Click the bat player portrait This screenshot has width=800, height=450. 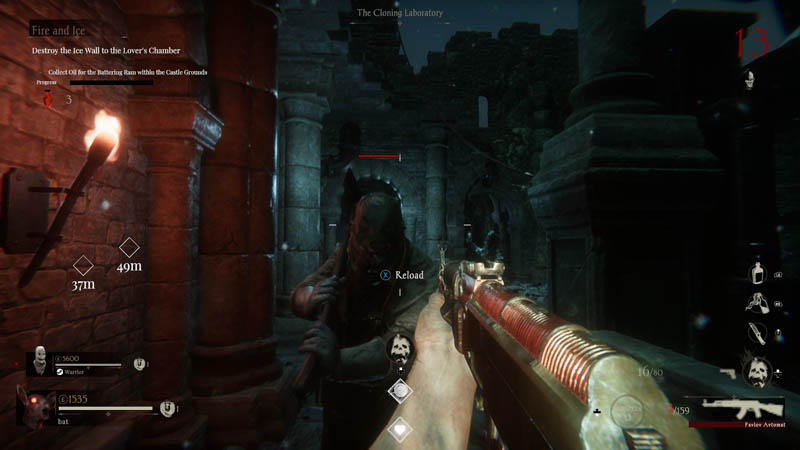point(31,408)
